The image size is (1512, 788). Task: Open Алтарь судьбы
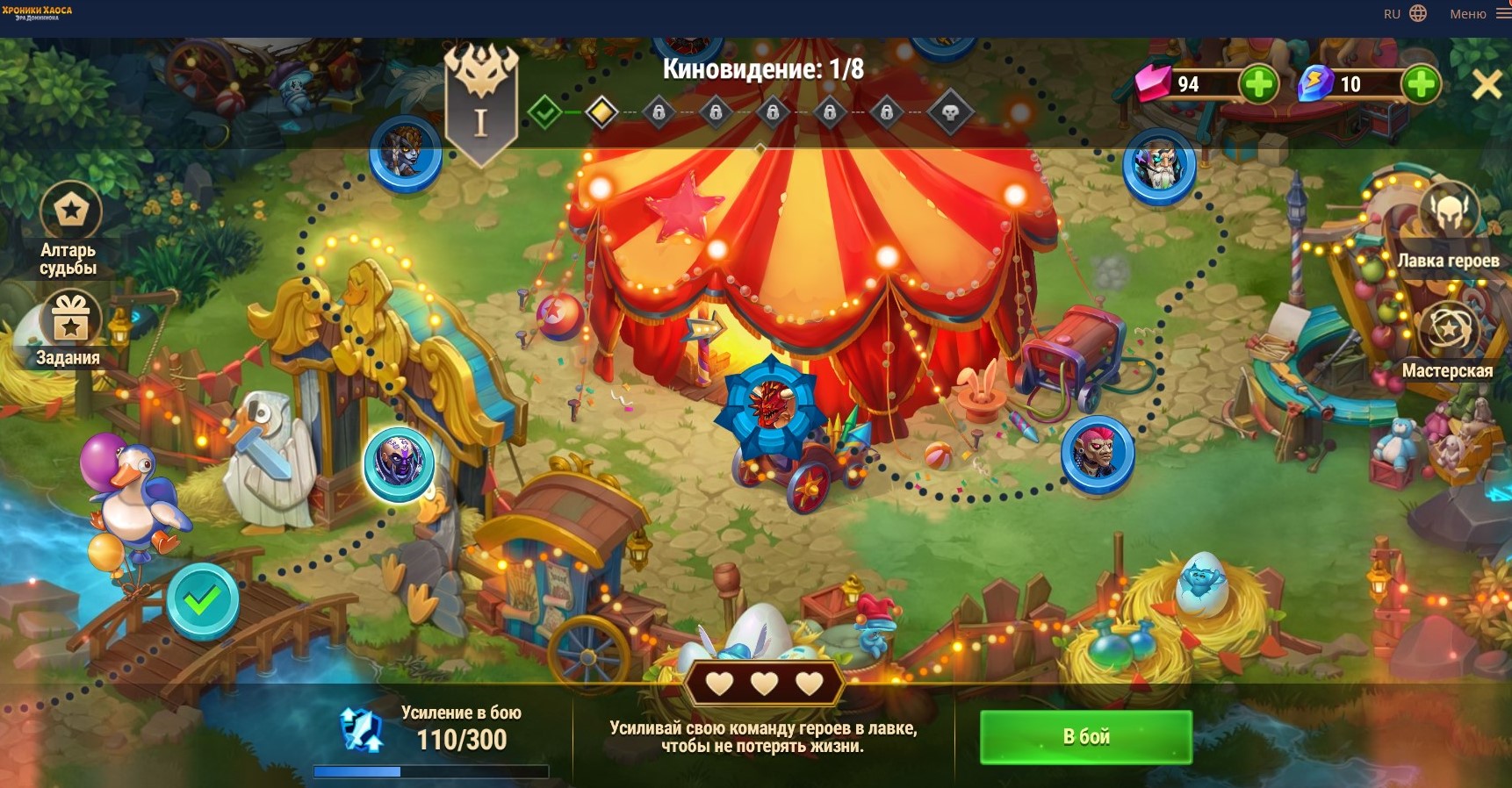(70, 211)
